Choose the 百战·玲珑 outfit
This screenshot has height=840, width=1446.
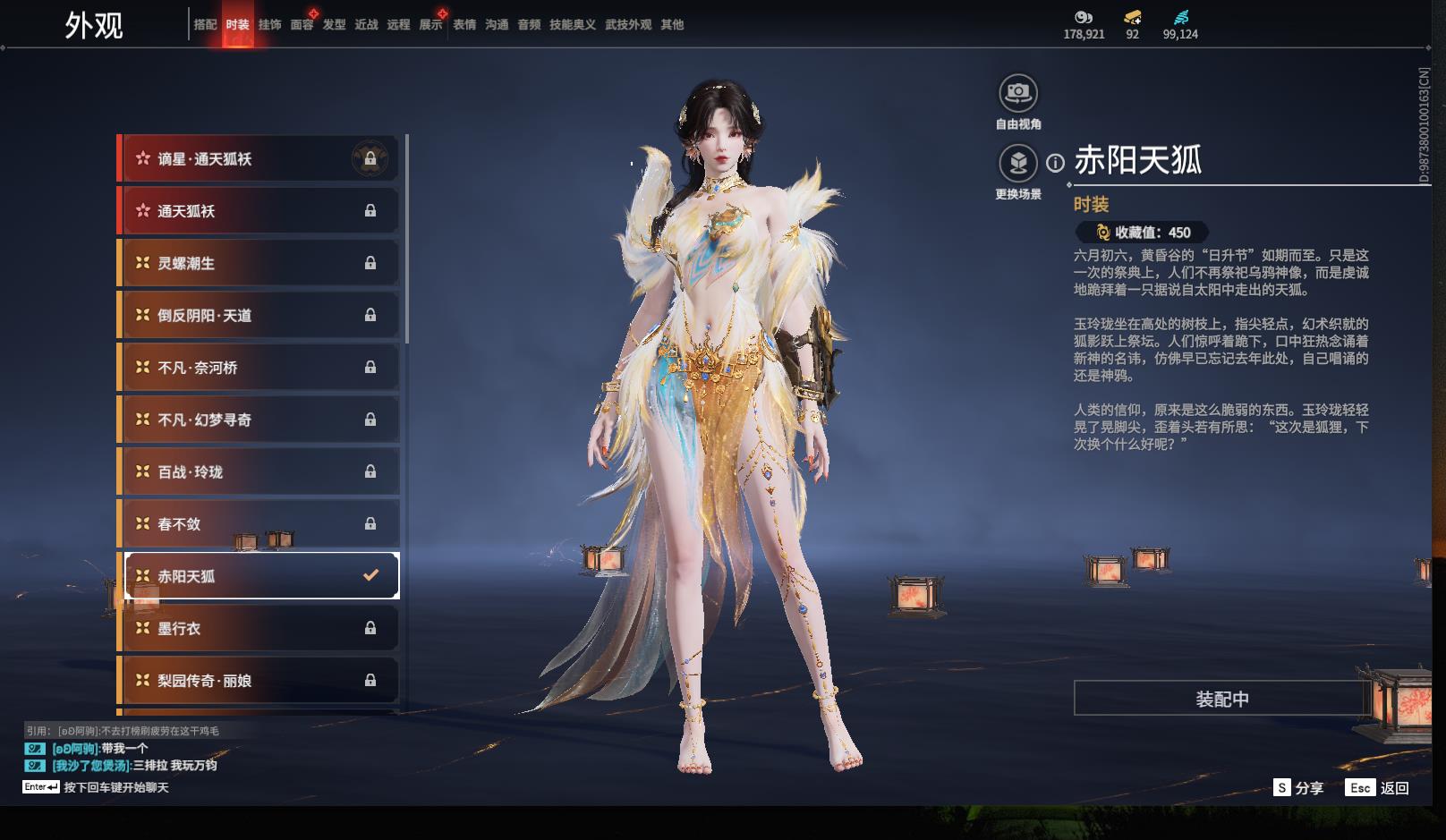pos(259,471)
